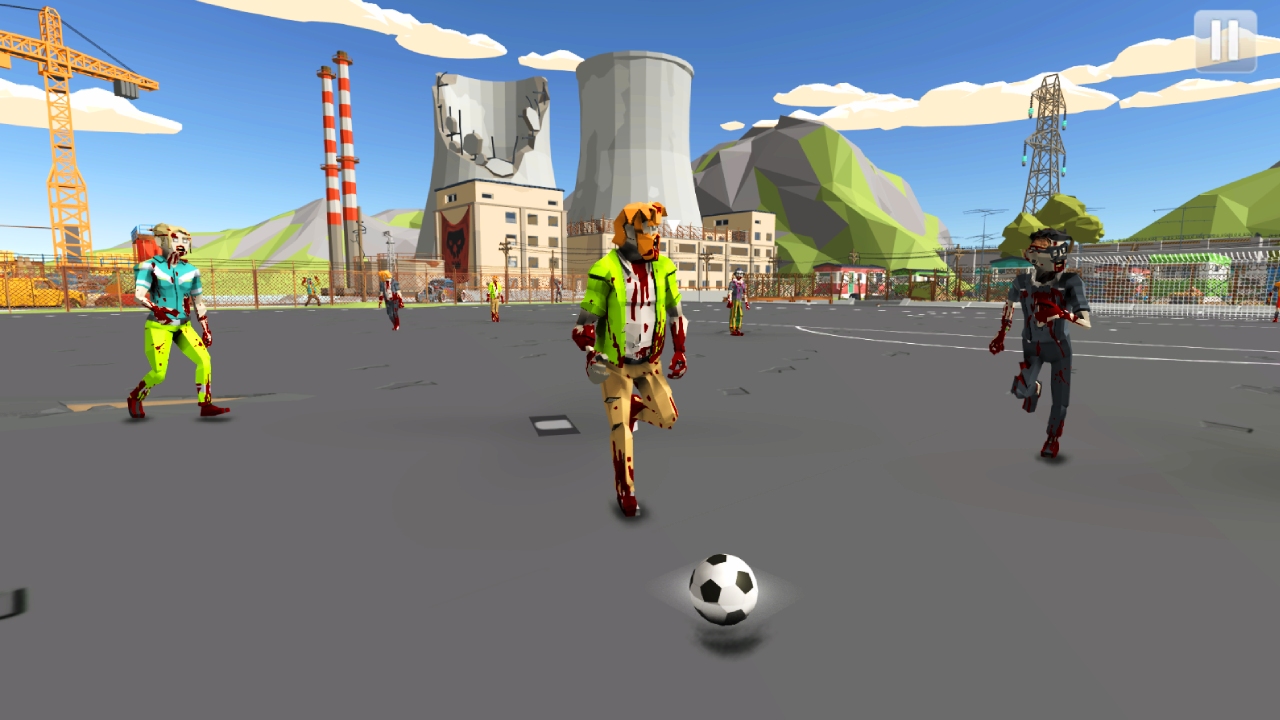Click the soccer ball
This screenshot has width=1280, height=720.
coord(722,590)
